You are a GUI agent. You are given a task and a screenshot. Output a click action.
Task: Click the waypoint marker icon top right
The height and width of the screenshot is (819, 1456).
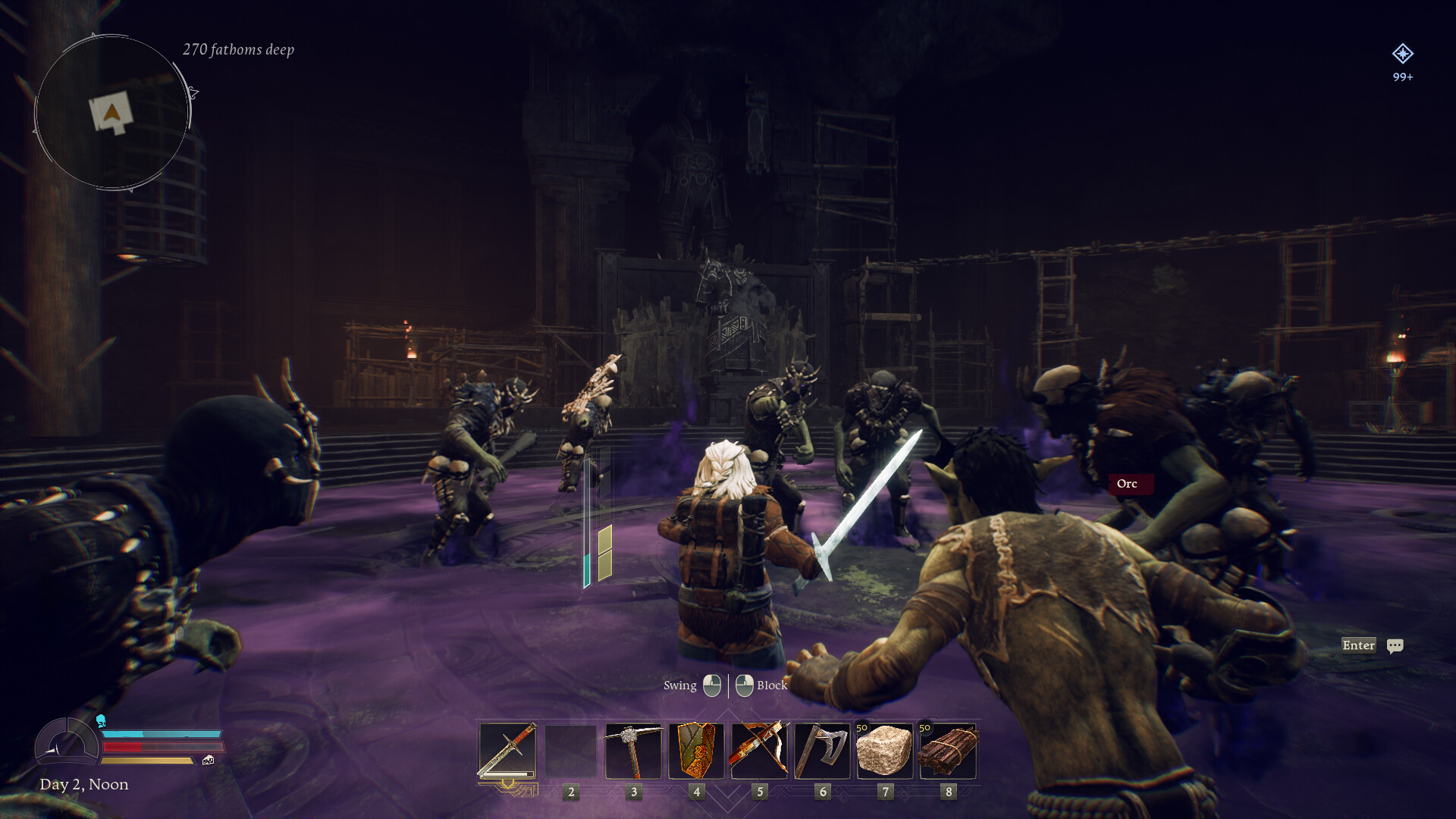tap(1404, 54)
